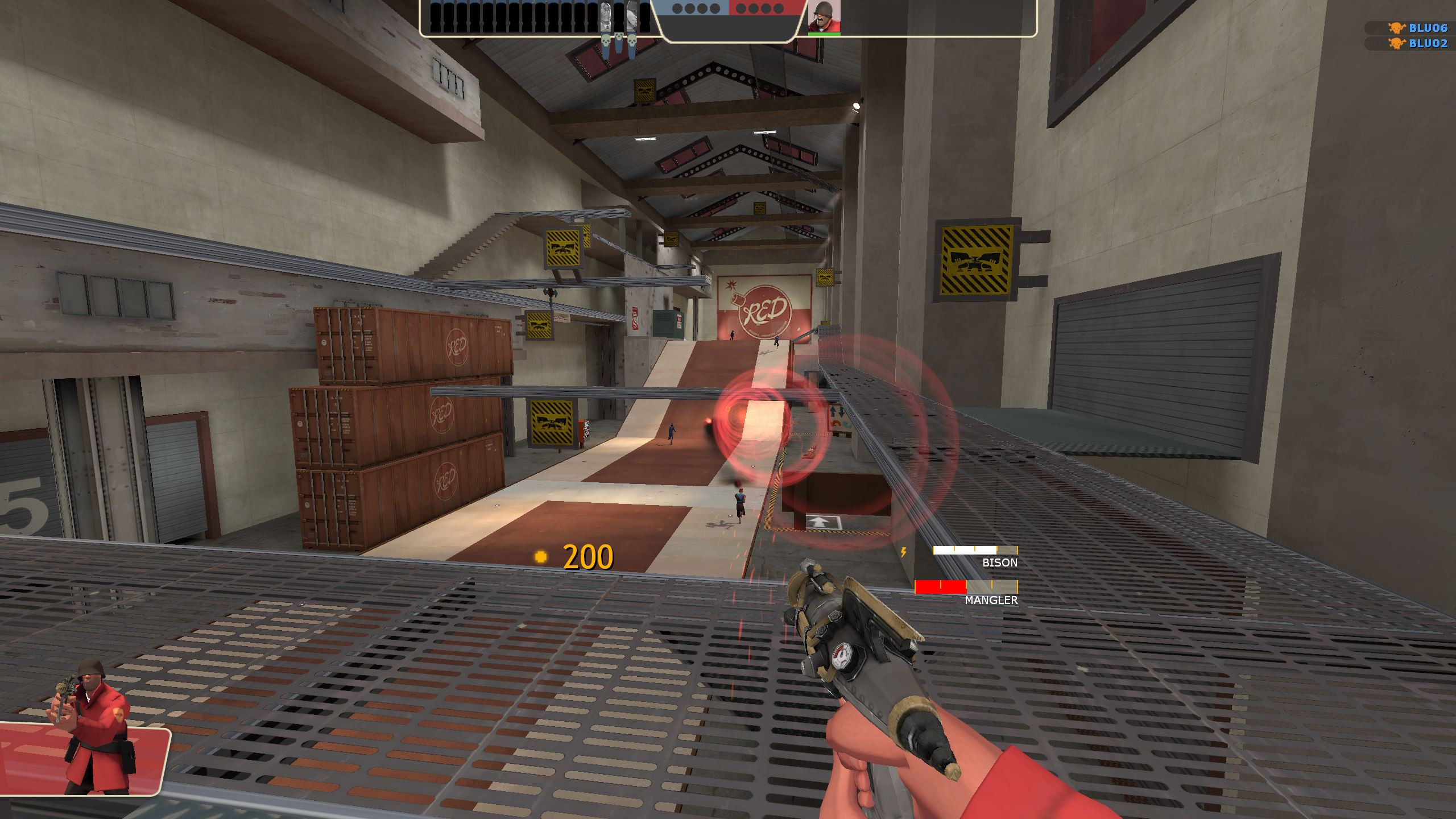Image resolution: width=1456 pixels, height=819 pixels.
Task: Toggle the leftmost red dot on the team tracker
Action: click(741, 9)
